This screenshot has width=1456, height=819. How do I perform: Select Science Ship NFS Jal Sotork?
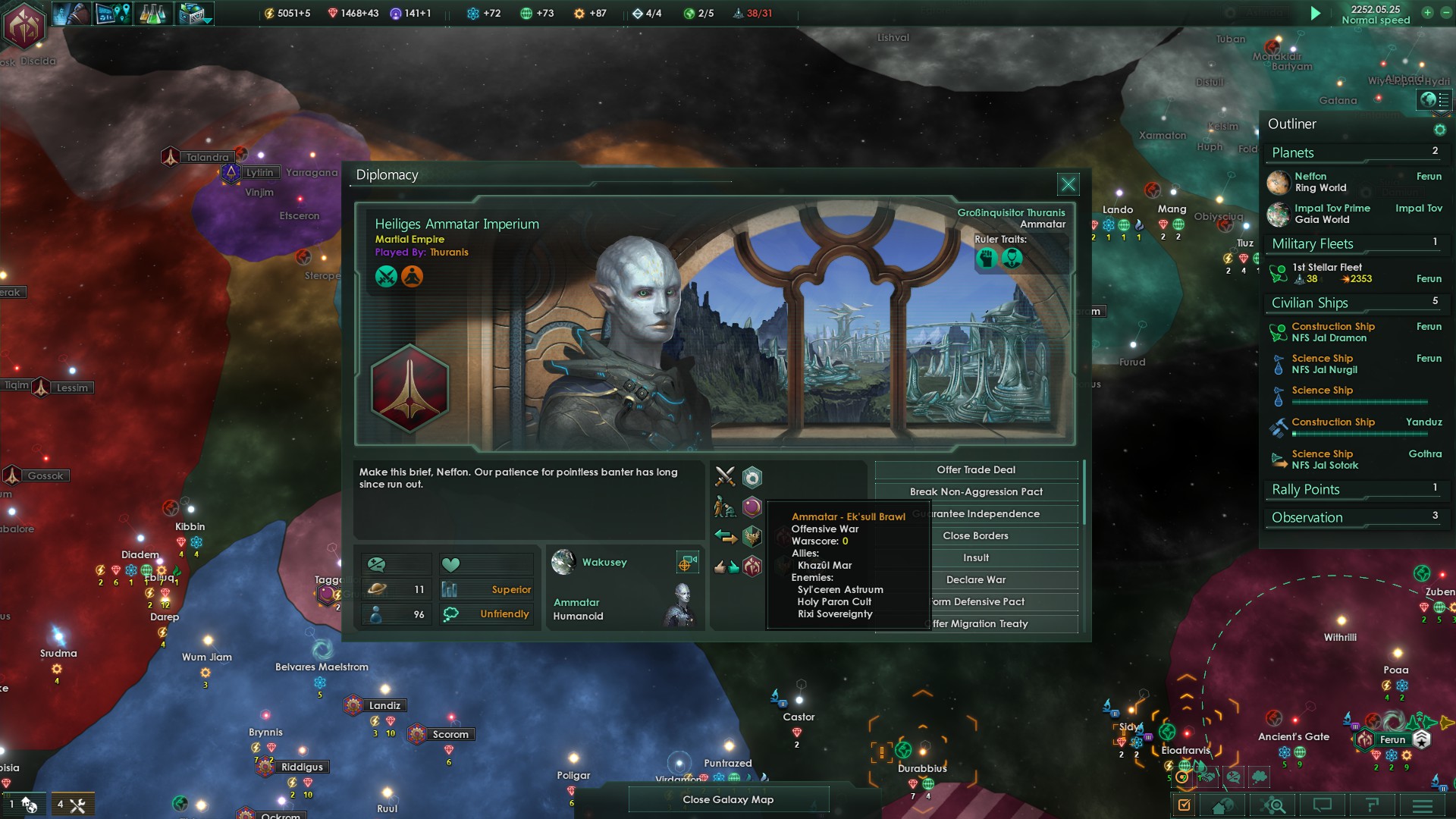pos(1324,460)
